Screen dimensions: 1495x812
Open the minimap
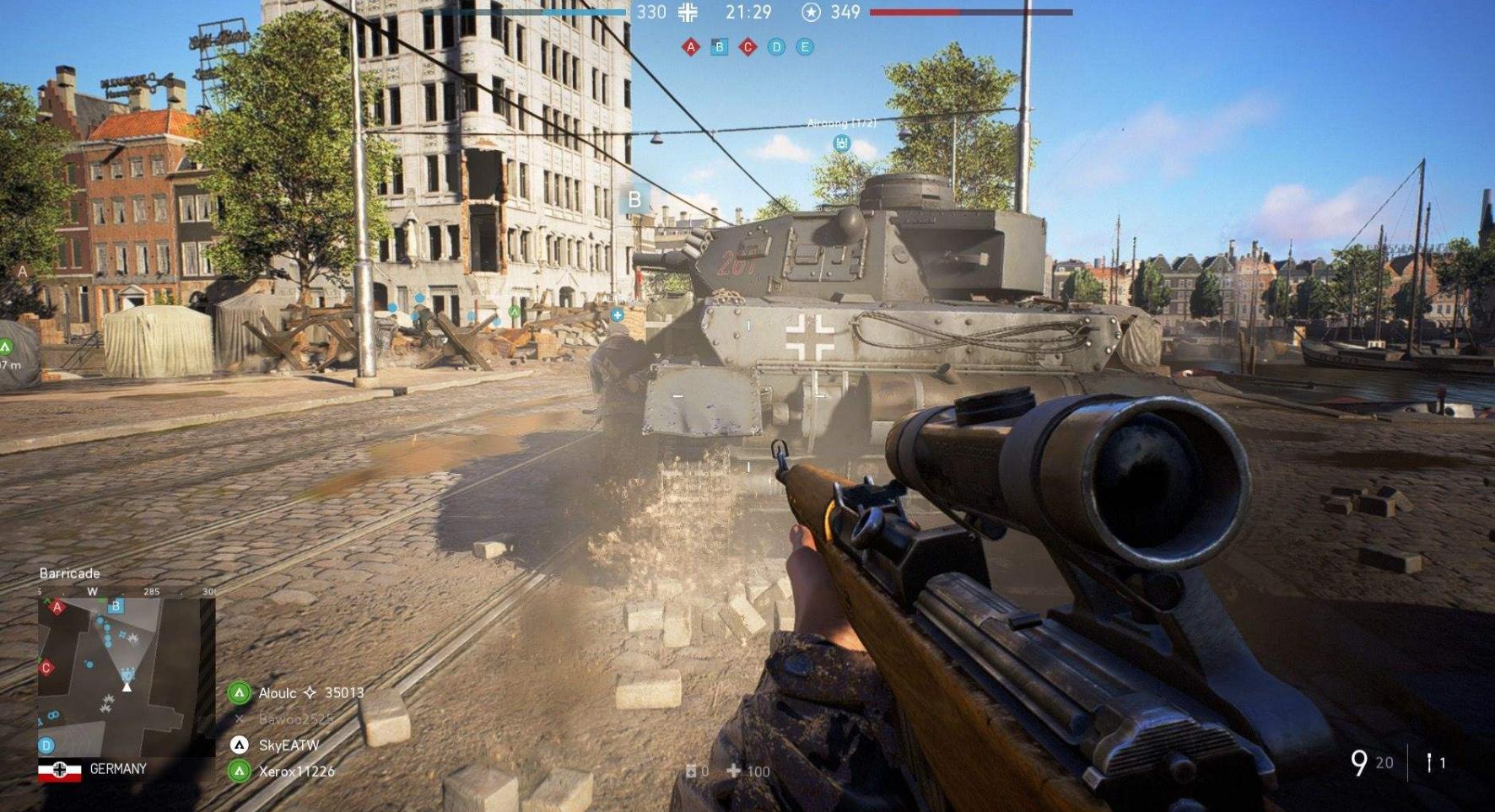pyautogui.click(x=125, y=675)
